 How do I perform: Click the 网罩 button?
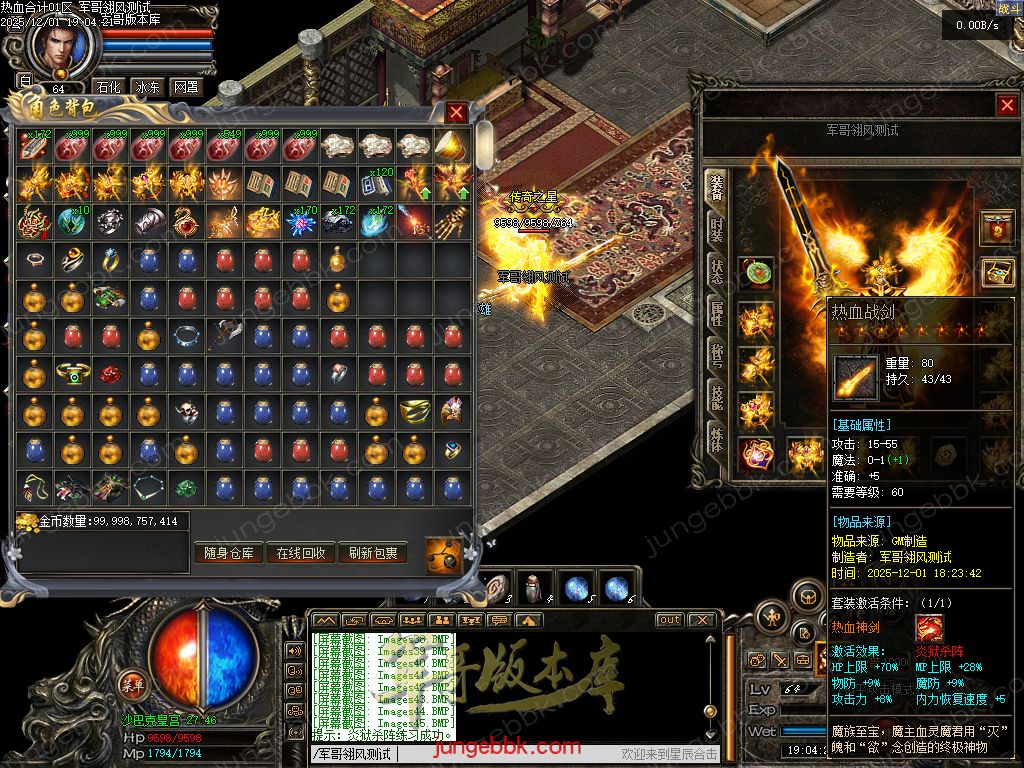[185, 87]
